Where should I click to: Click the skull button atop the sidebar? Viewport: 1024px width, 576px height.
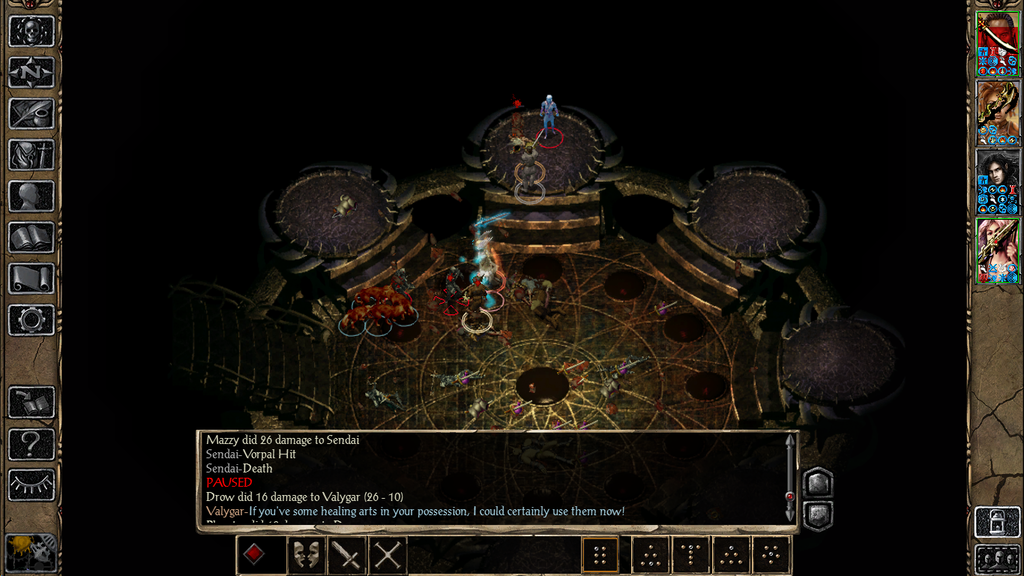[31, 31]
